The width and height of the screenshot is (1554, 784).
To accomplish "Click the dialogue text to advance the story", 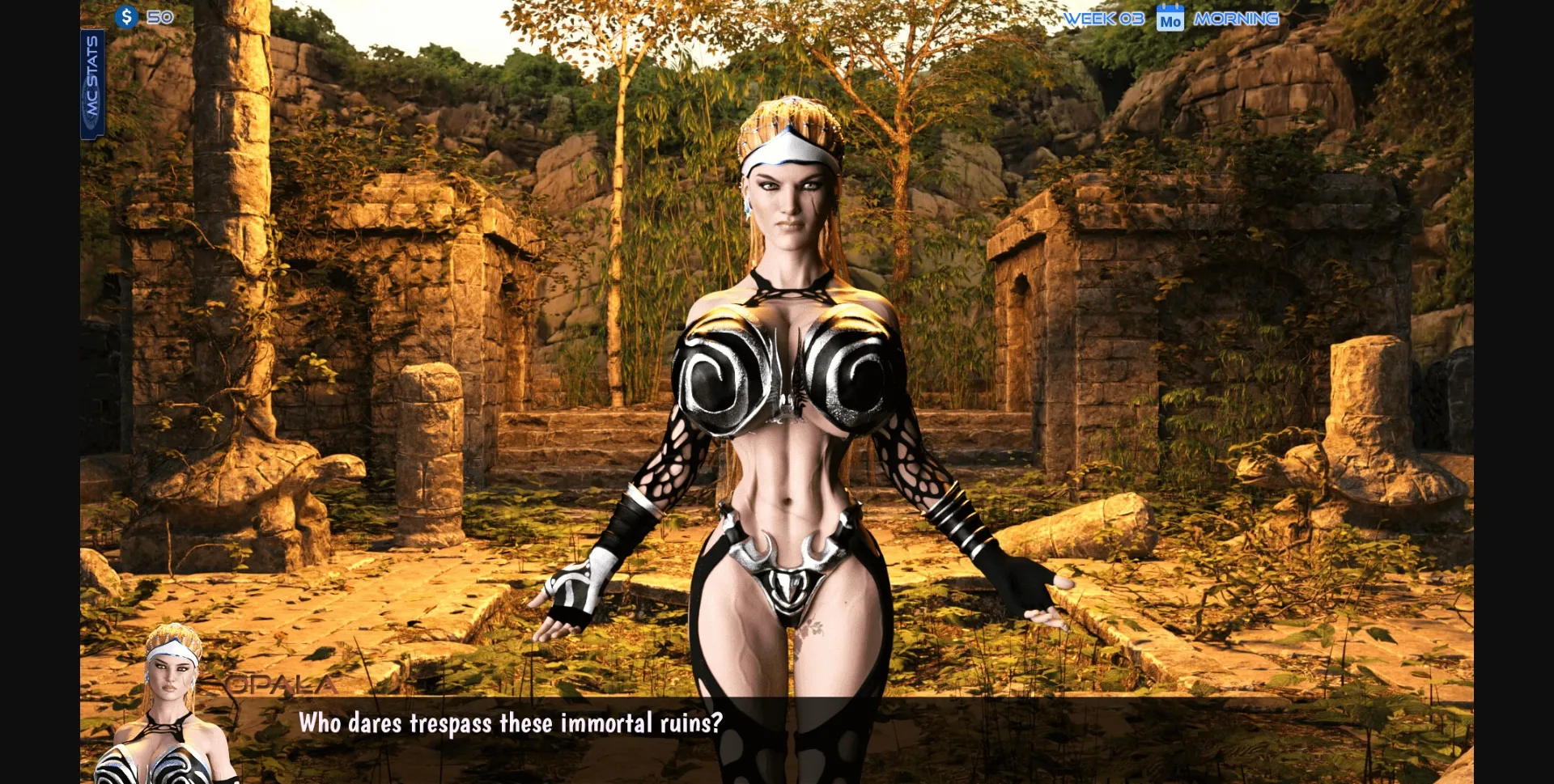I will [x=512, y=724].
